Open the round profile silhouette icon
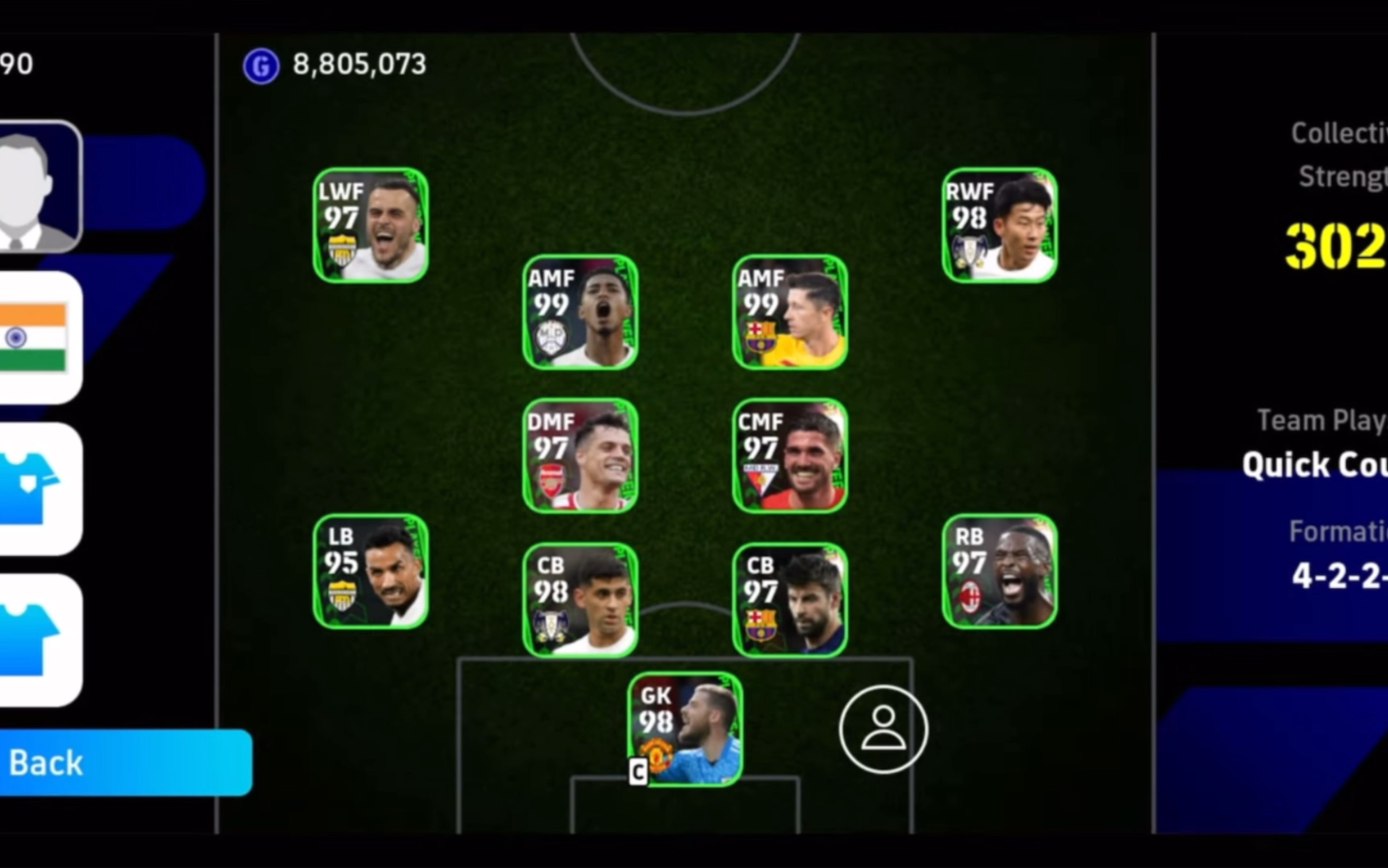1388x868 pixels. pyautogui.click(x=883, y=729)
